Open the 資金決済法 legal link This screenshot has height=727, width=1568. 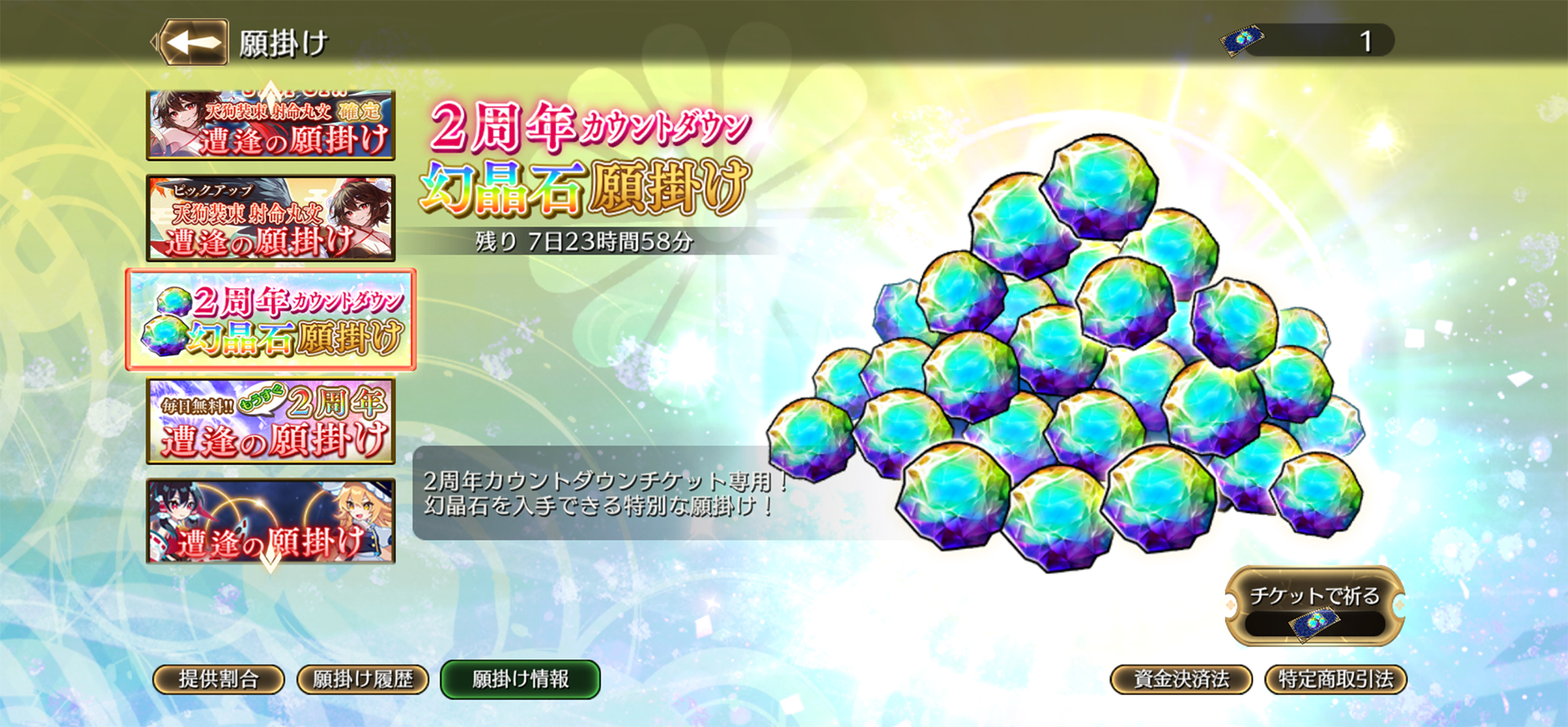(x=1182, y=679)
